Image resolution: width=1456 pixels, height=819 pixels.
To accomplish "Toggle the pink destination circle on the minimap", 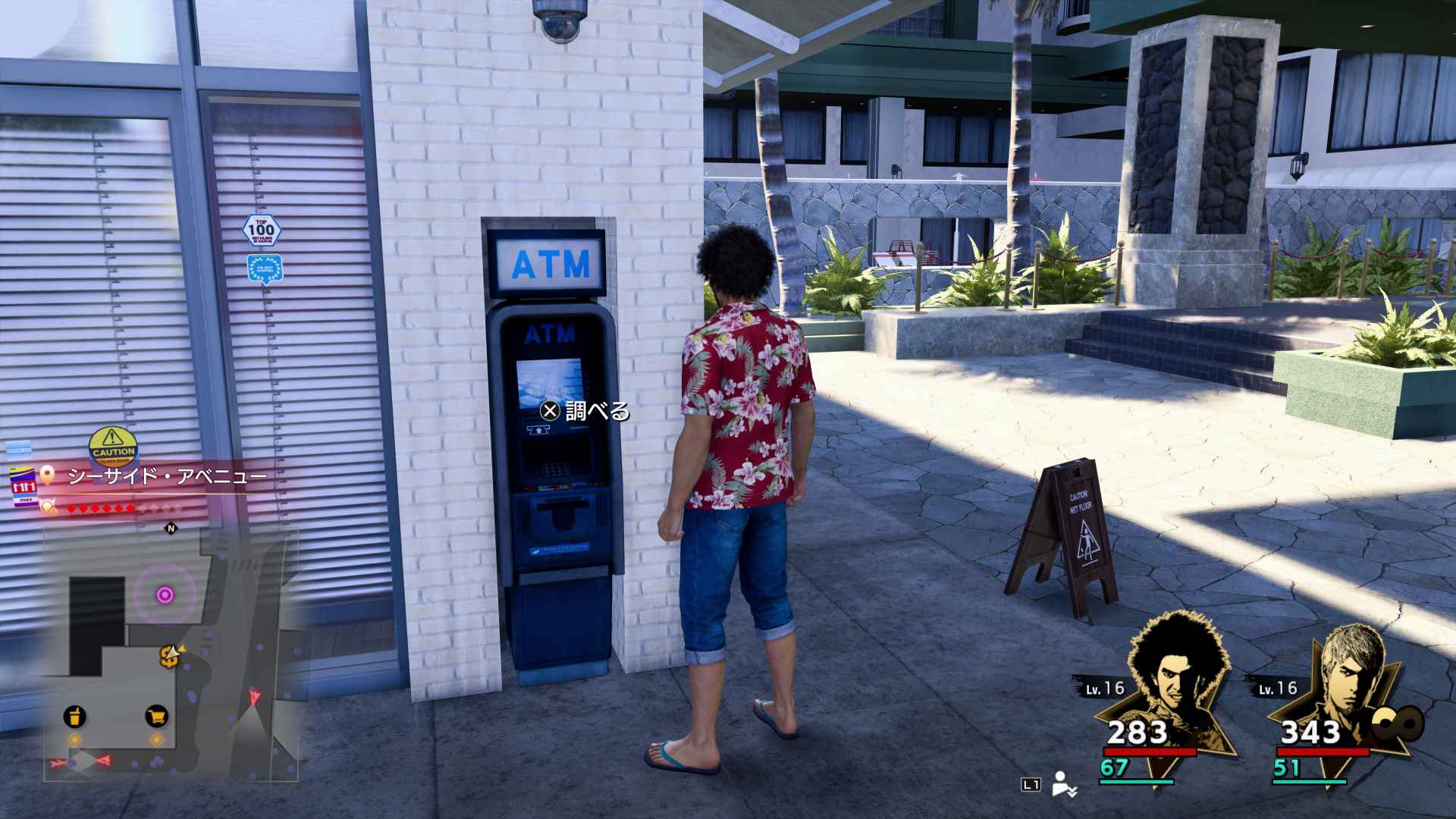I will (x=165, y=594).
